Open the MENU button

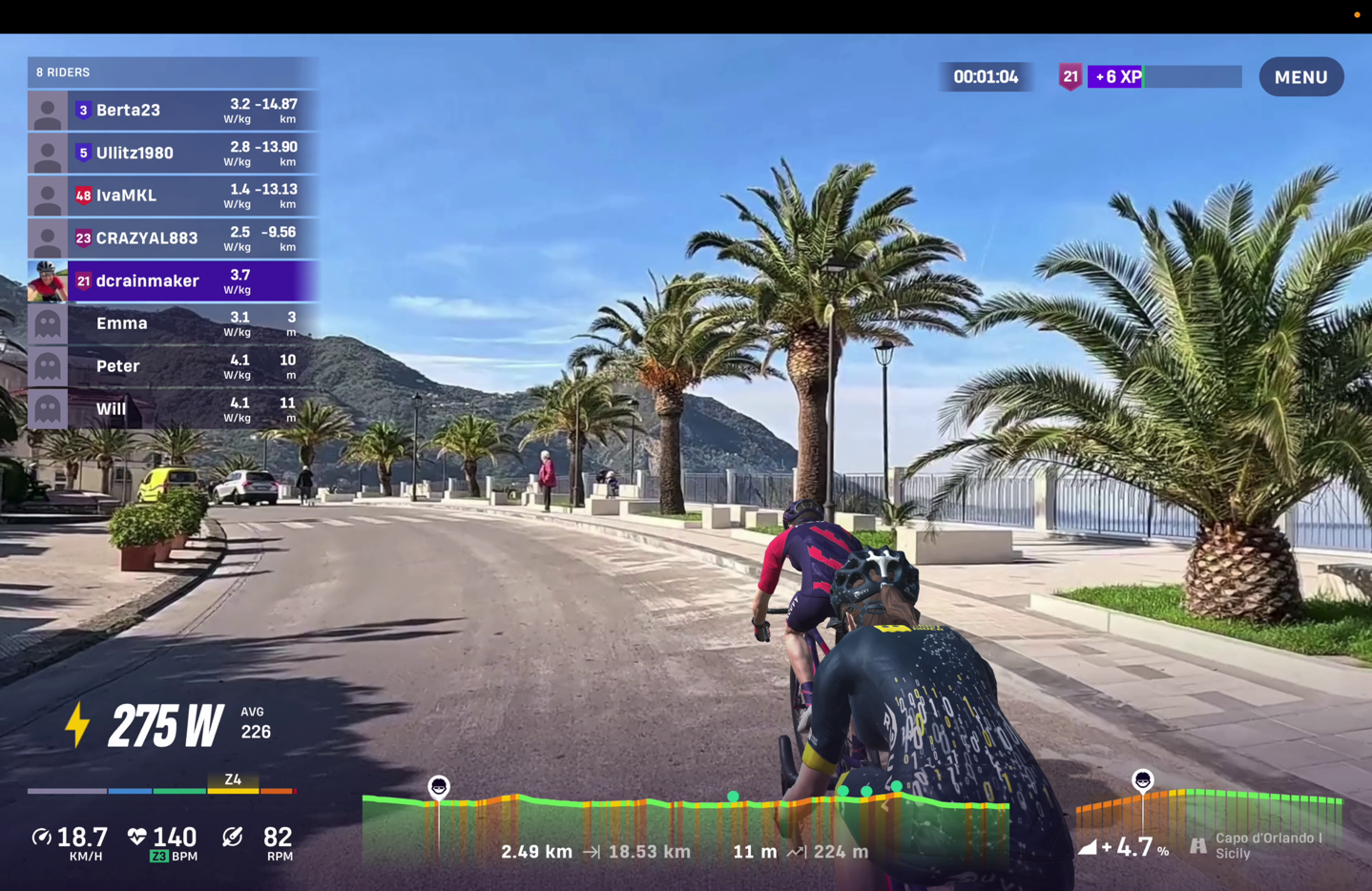1300,77
